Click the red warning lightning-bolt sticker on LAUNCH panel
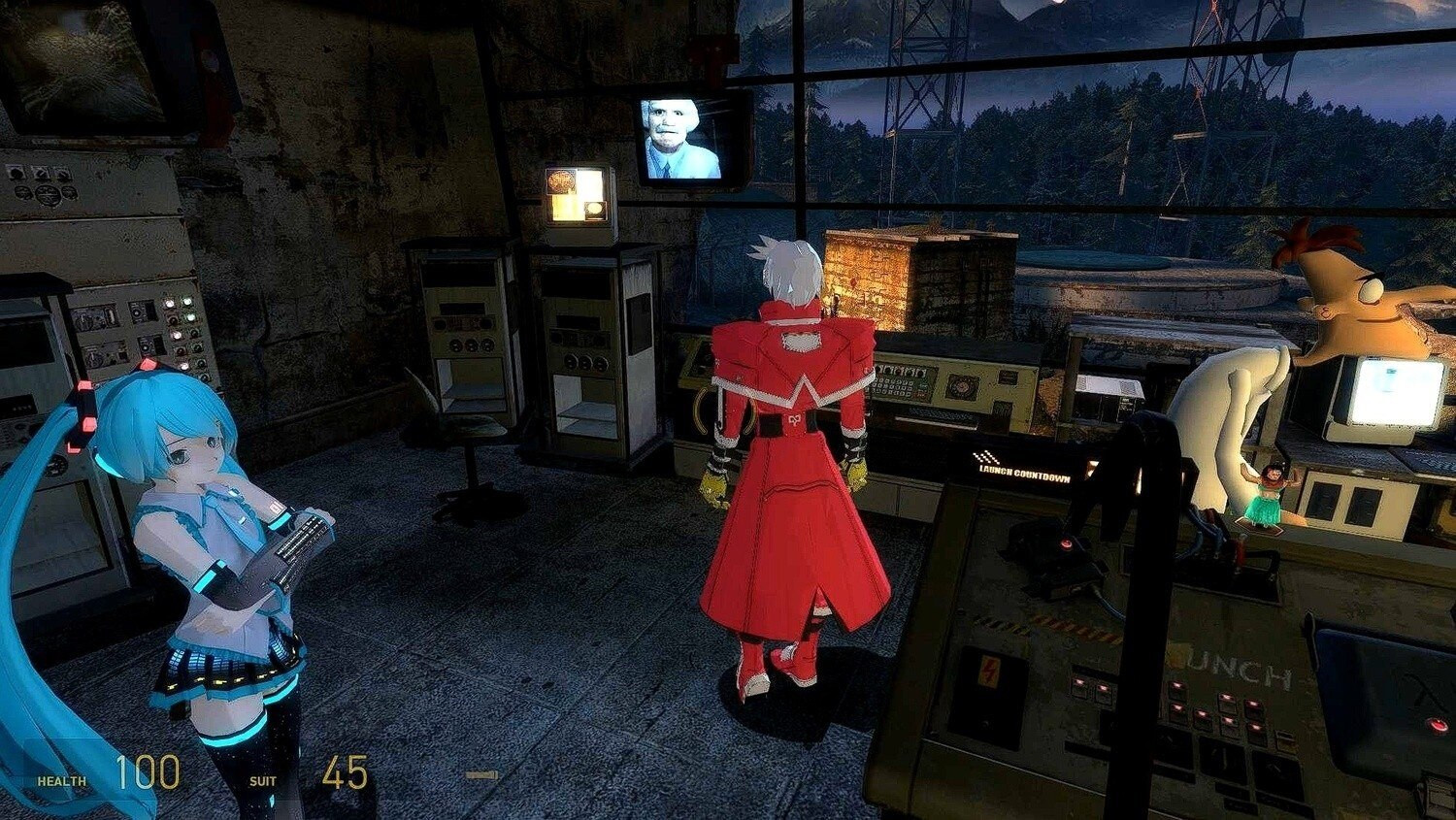This screenshot has width=1456, height=820. [989, 671]
